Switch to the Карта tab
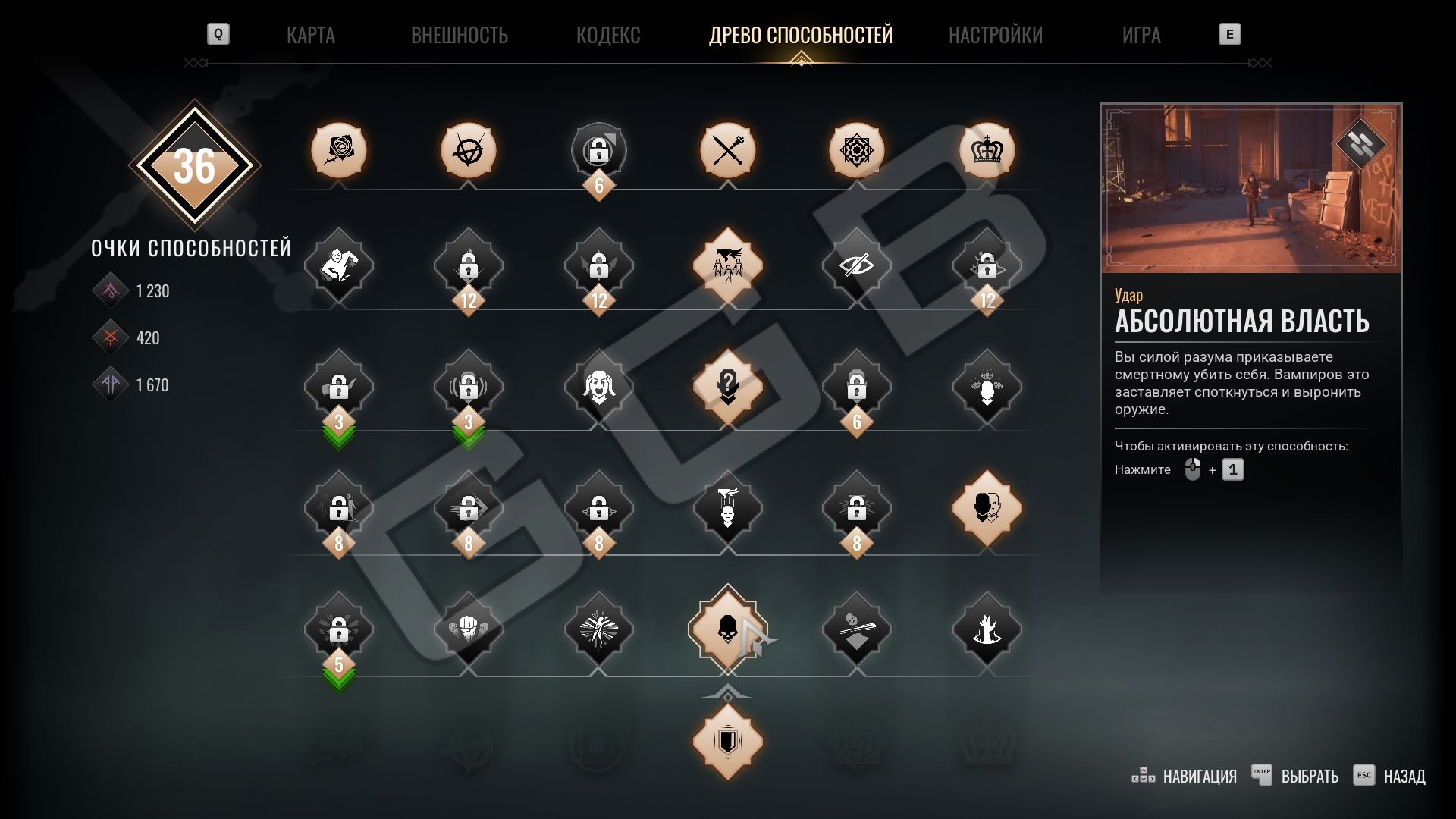1456x819 pixels. coord(310,35)
